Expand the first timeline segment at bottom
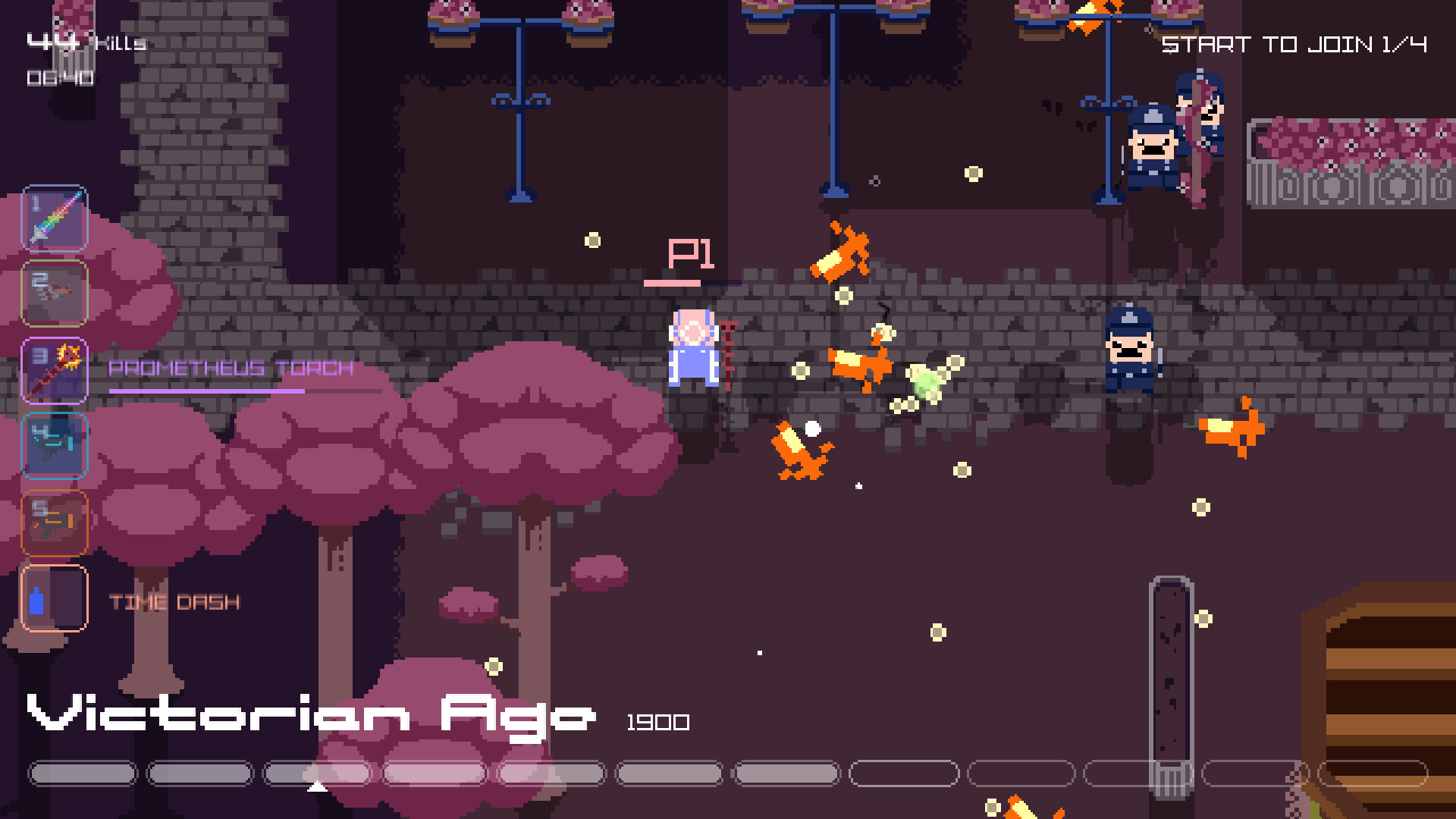 [82, 774]
